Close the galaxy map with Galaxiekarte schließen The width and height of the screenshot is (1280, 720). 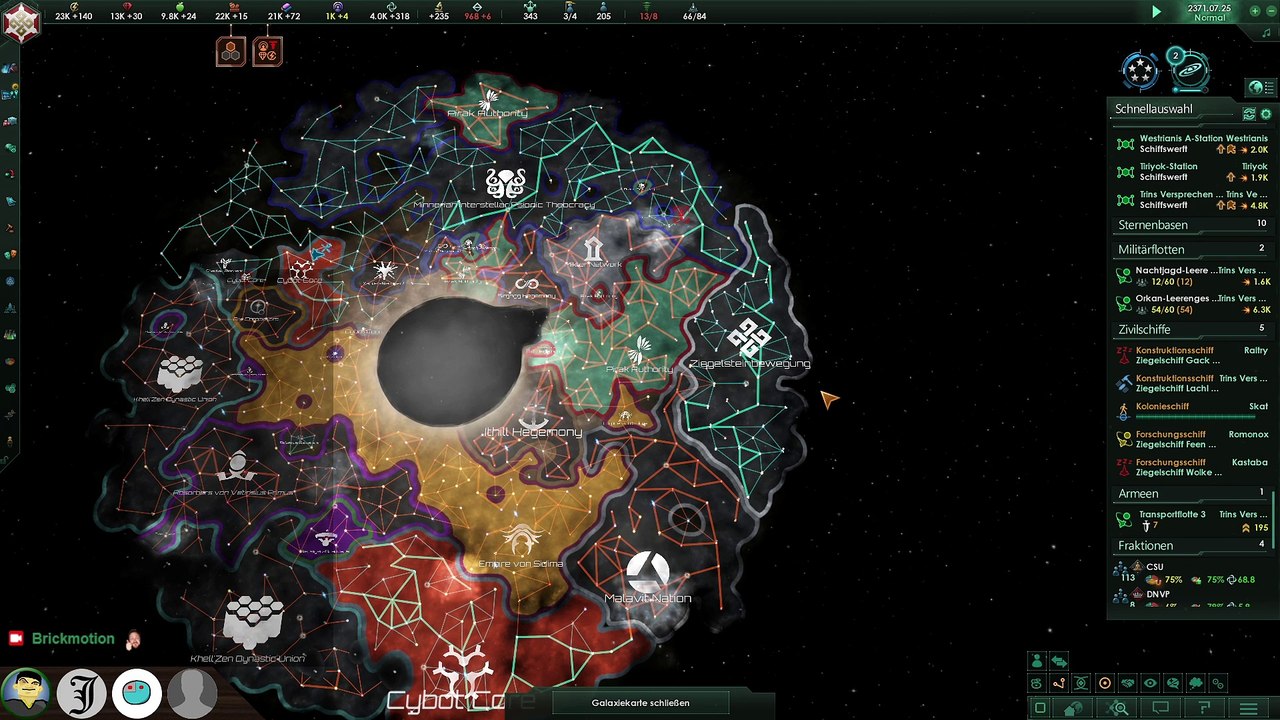640,703
